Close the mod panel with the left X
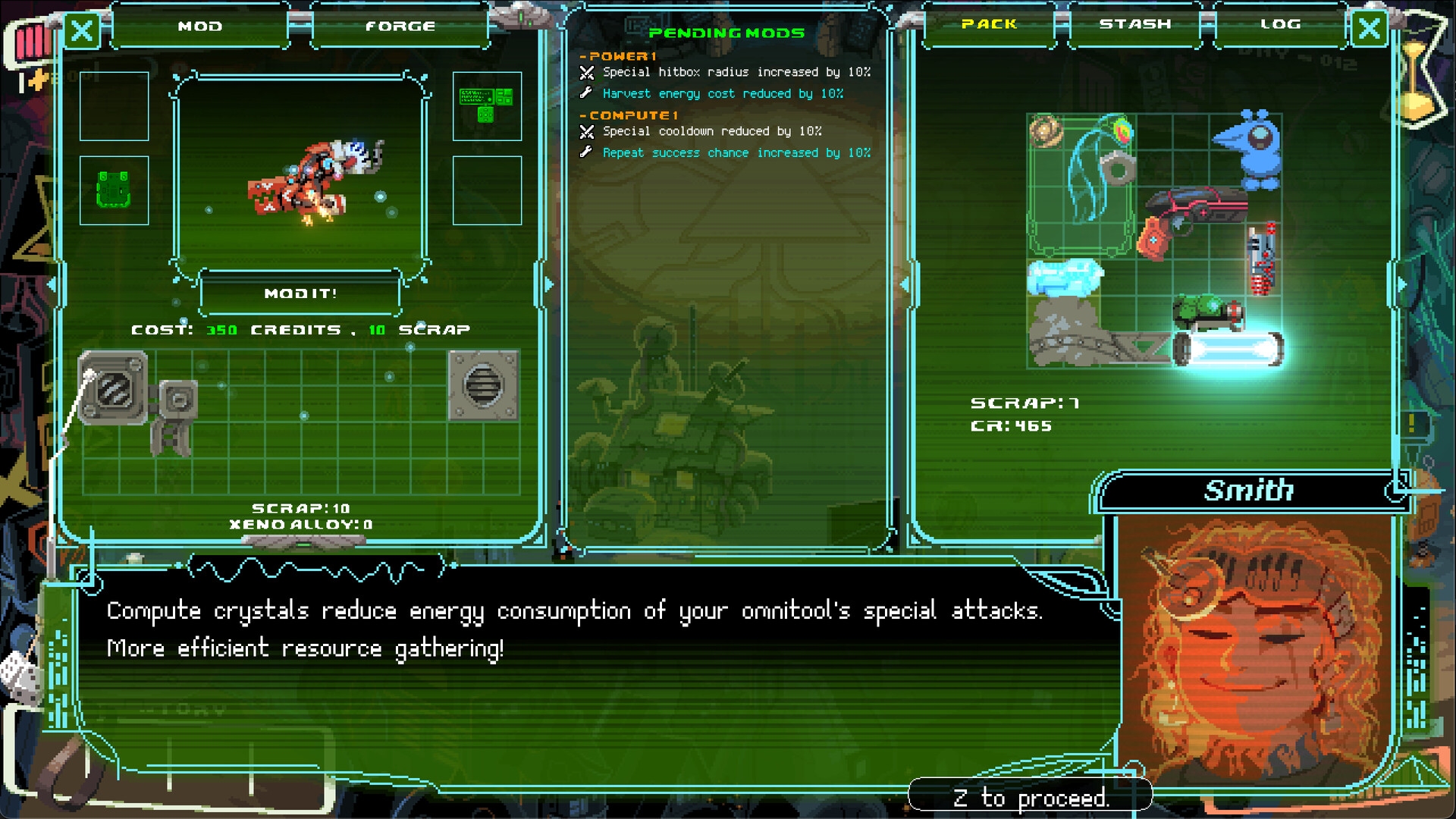The image size is (1456, 819). [82, 31]
